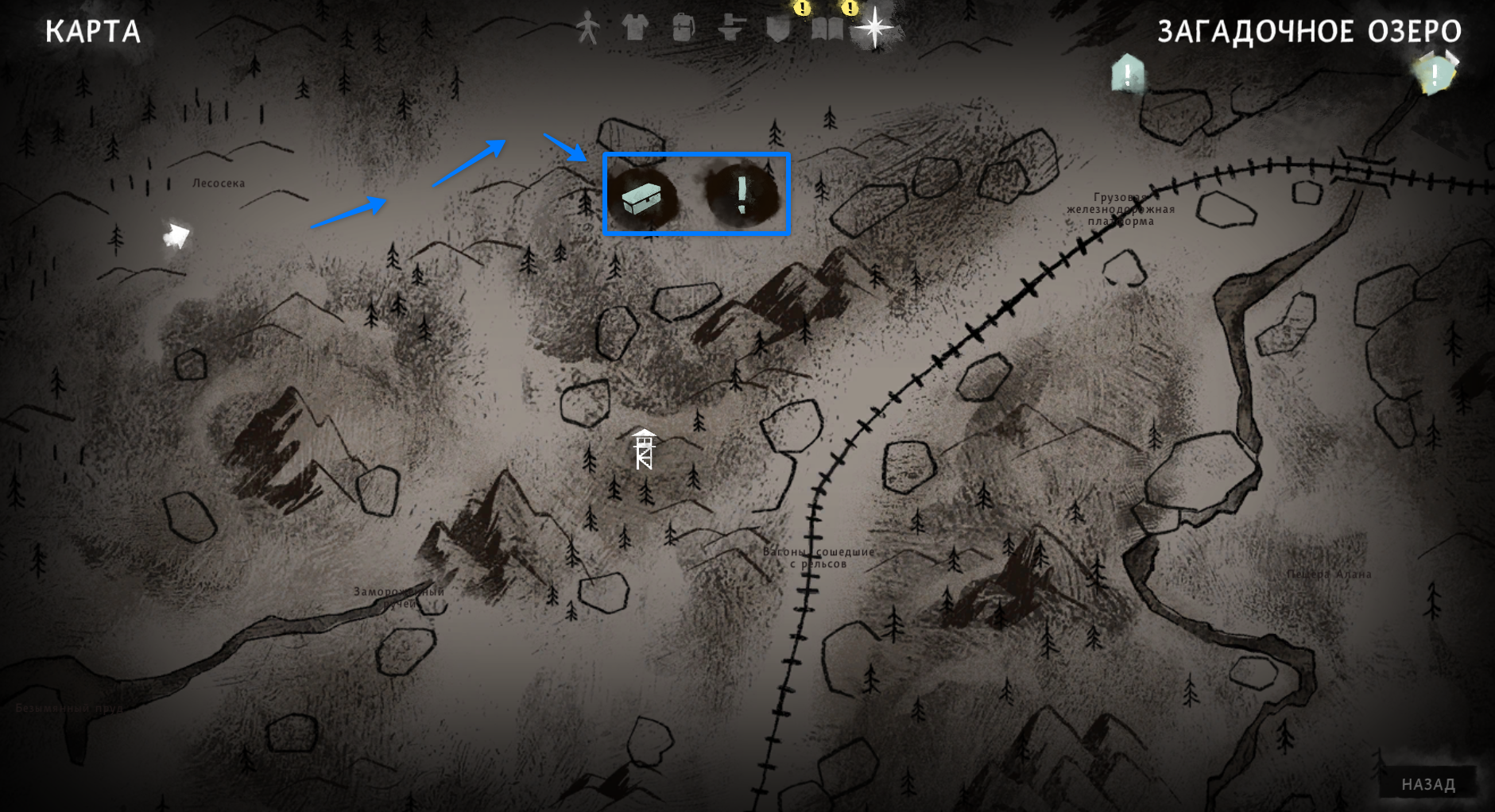Switch to the crafting tab (anvil icon)
This screenshot has width=1495, height=812.
click(x=730, y=29)
